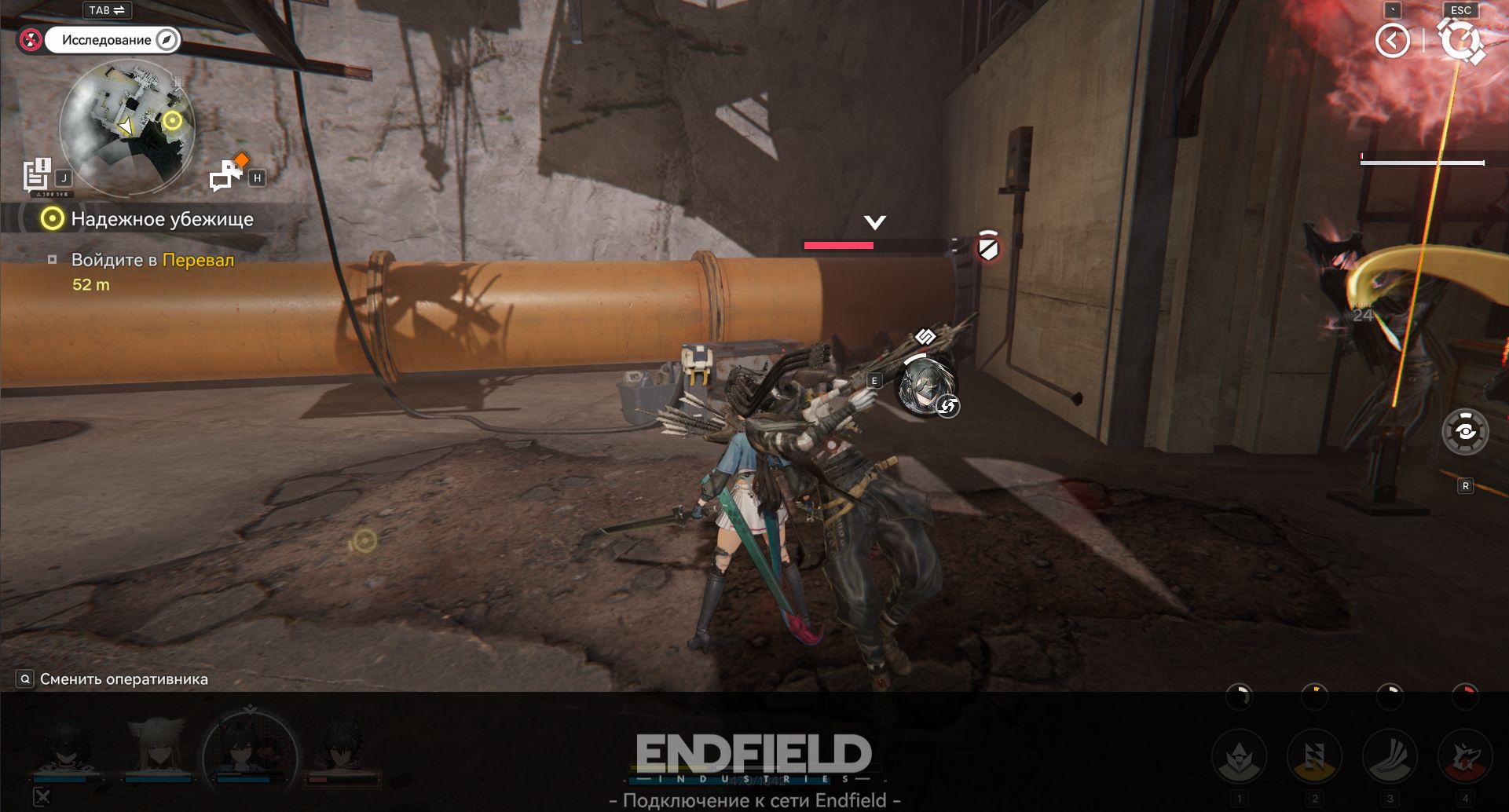Open the mission journal icon beside the minimap
Viewport: 1509px width, 812px height.
[x=37, y=175]
